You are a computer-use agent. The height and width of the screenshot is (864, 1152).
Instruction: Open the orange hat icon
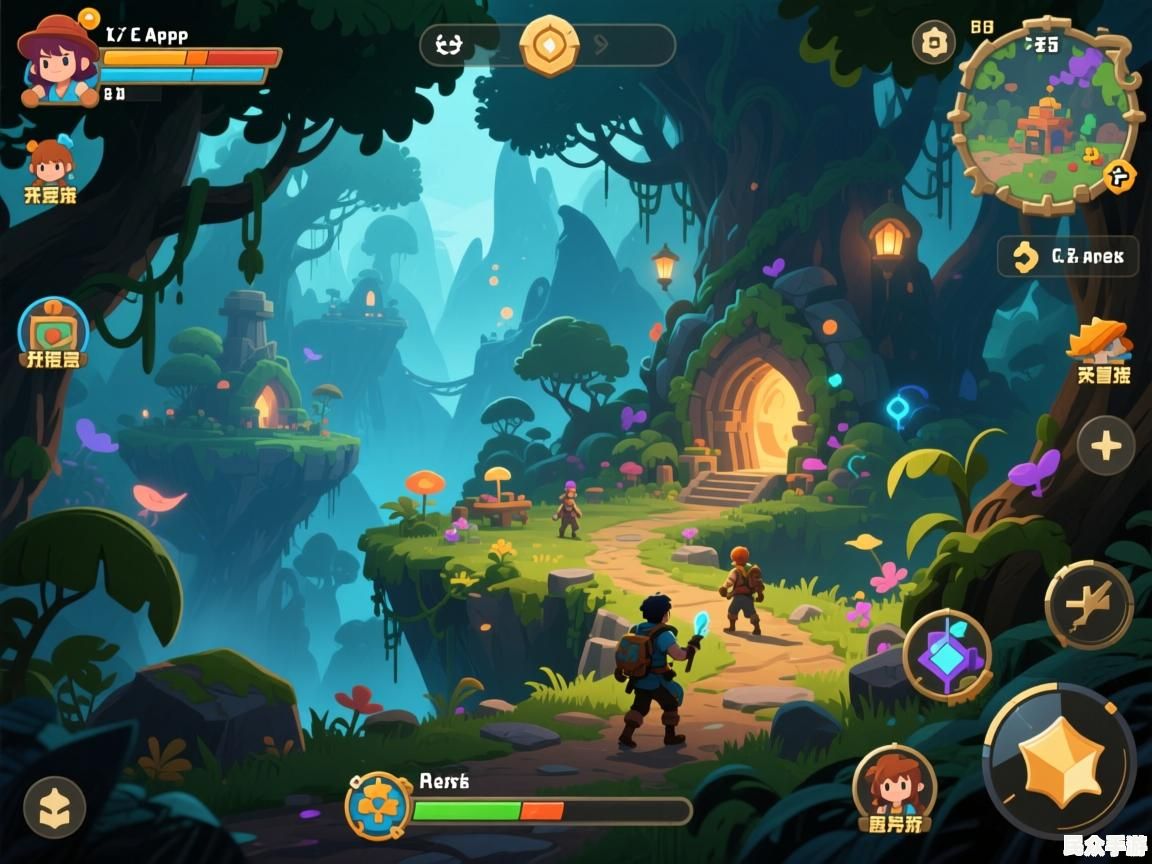click(x=1100, y=344)
